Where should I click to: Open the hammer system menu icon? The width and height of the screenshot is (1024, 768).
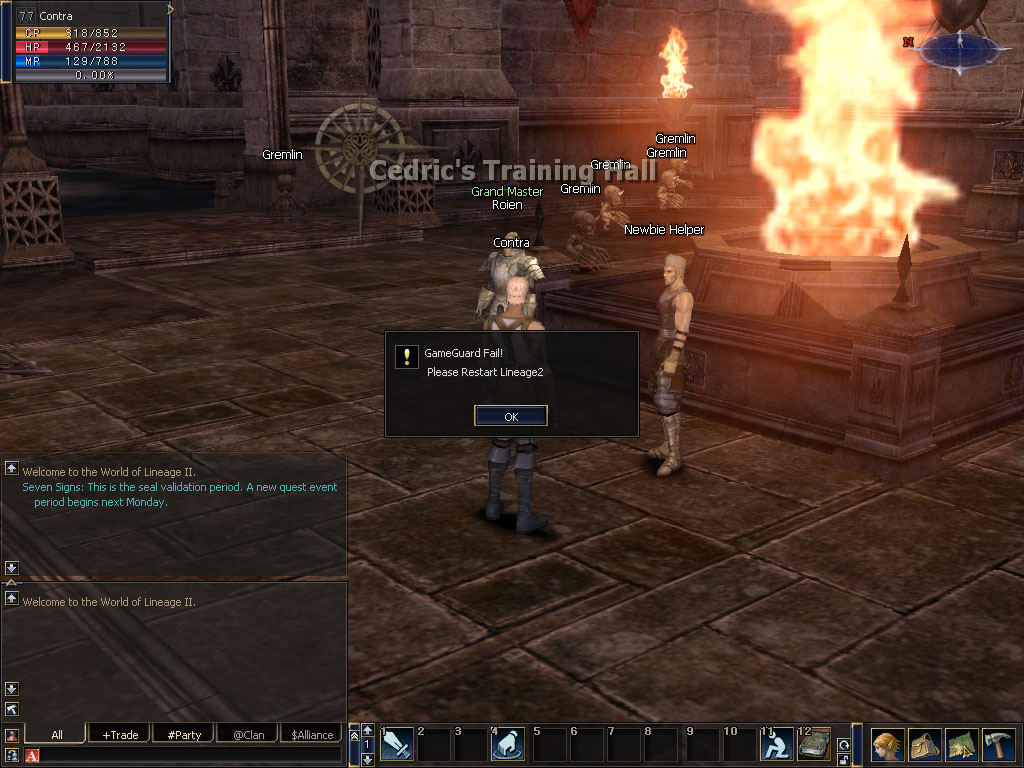point(998,745)
